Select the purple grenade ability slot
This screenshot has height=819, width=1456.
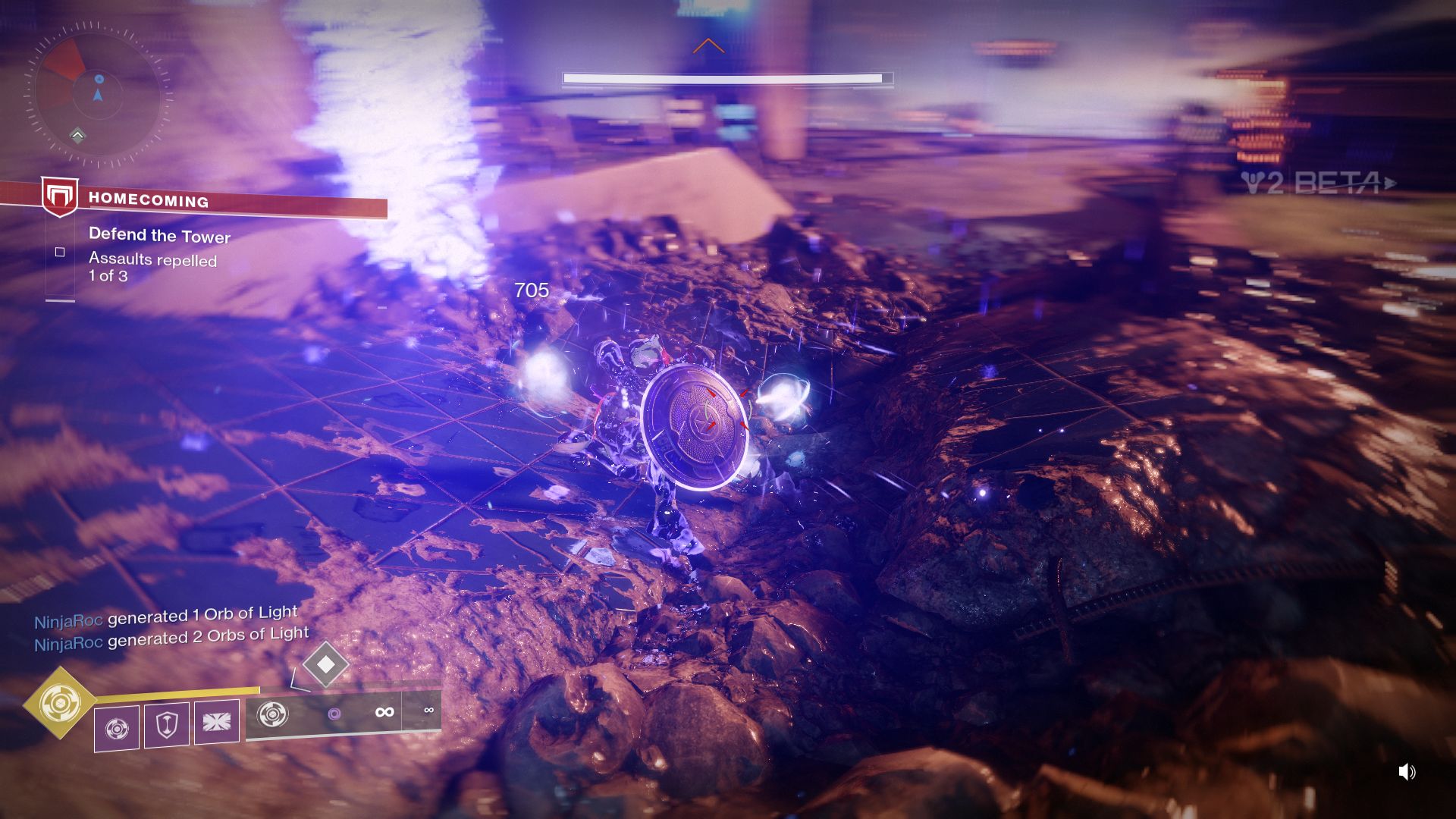(117, 729)
